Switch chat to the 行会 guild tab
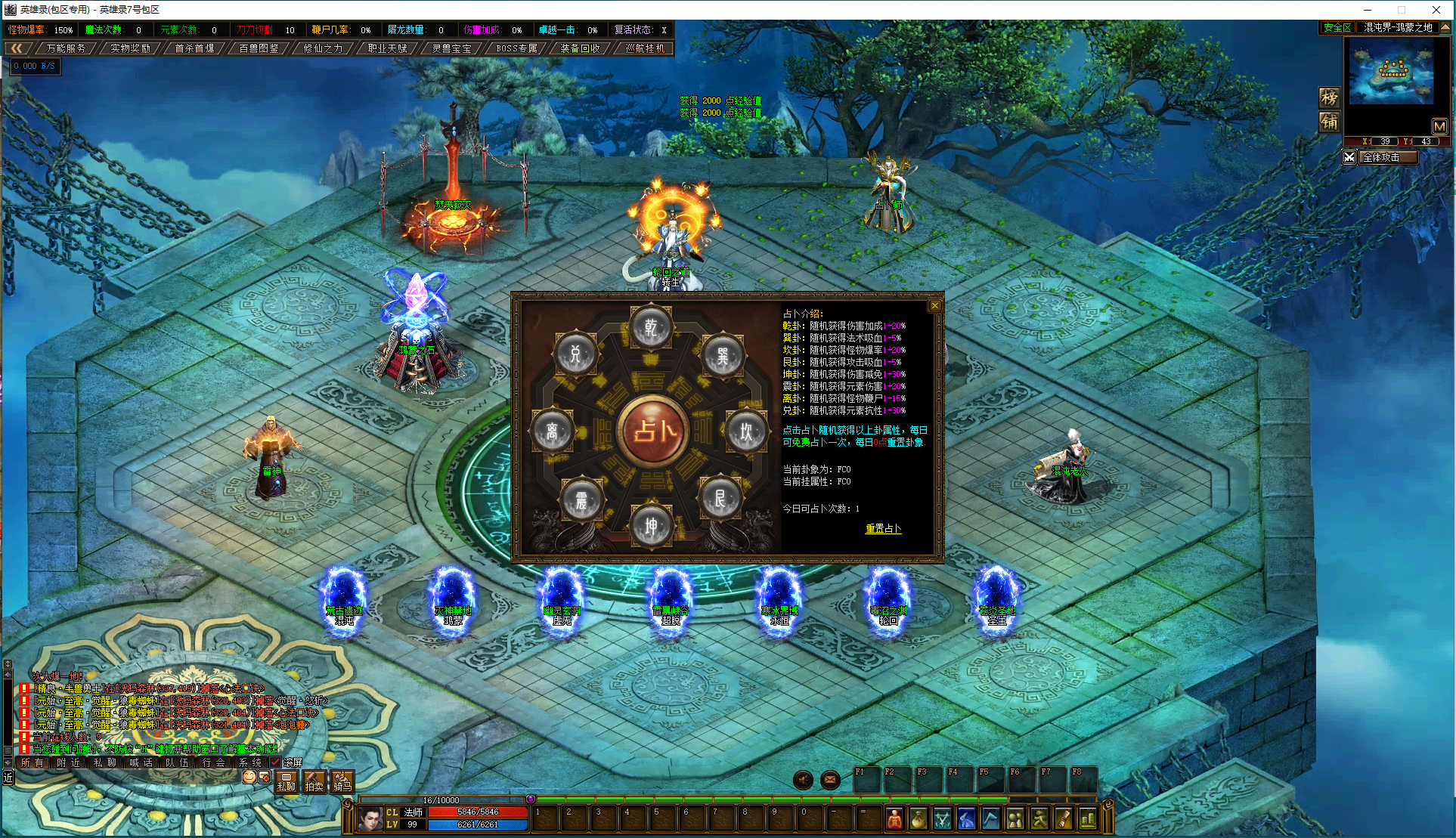 (214, 762)
